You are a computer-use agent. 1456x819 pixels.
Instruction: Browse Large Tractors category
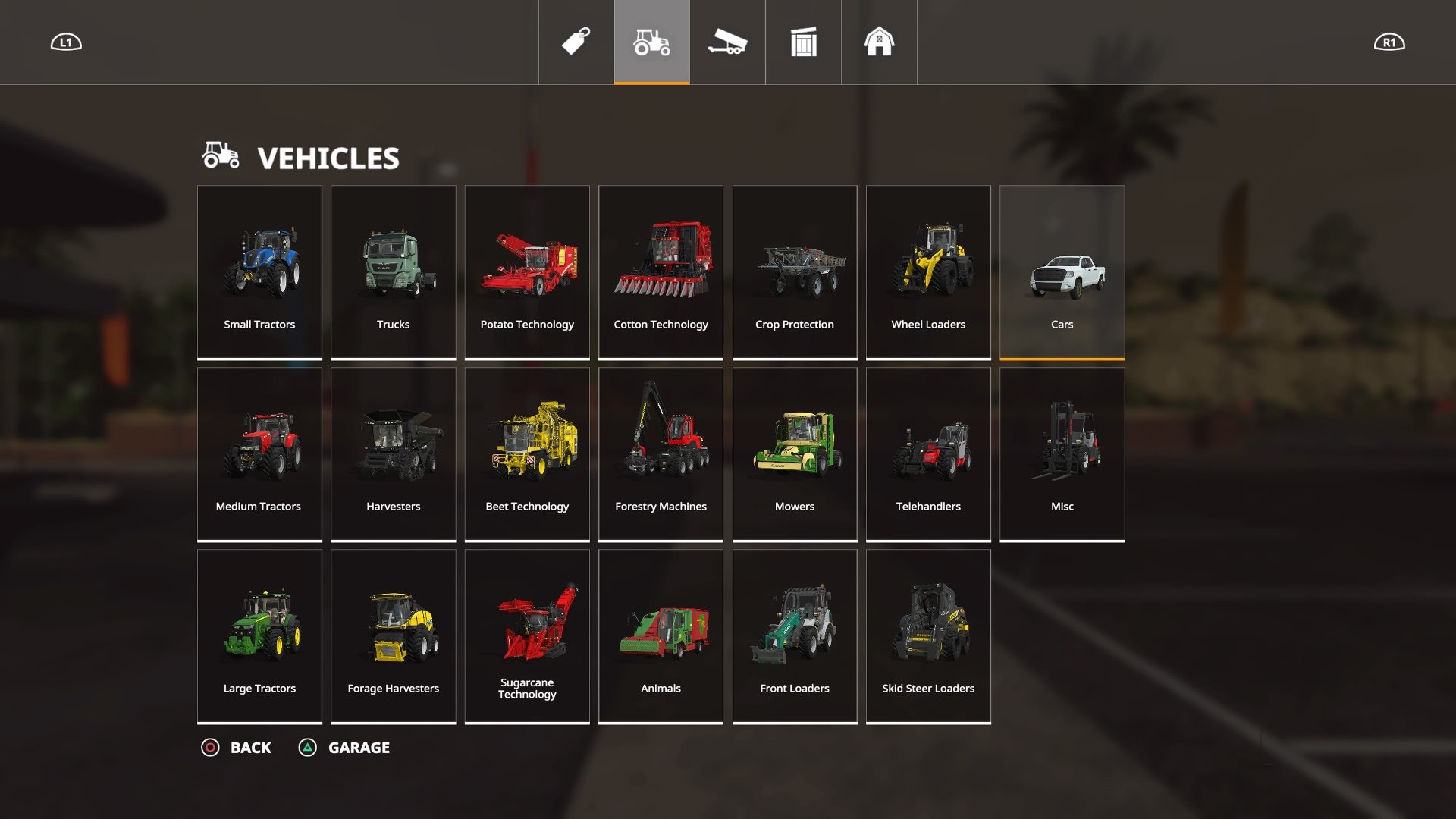[259, 635]
